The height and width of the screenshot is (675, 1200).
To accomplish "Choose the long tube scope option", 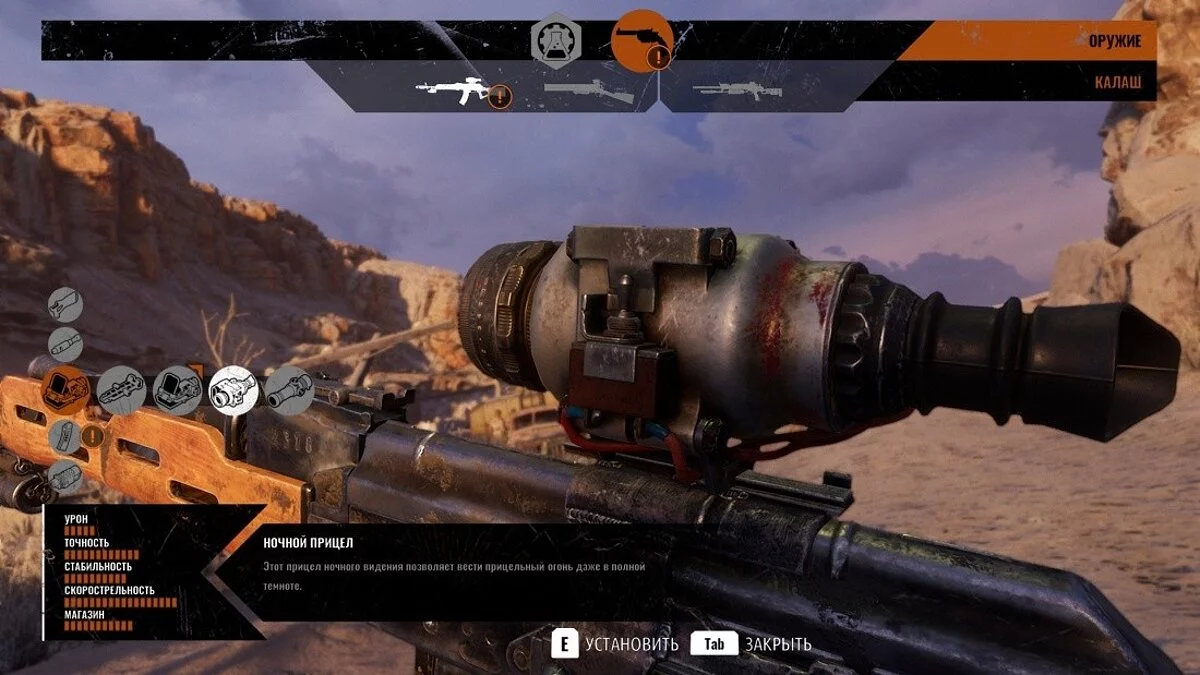I will coord(290,390).
